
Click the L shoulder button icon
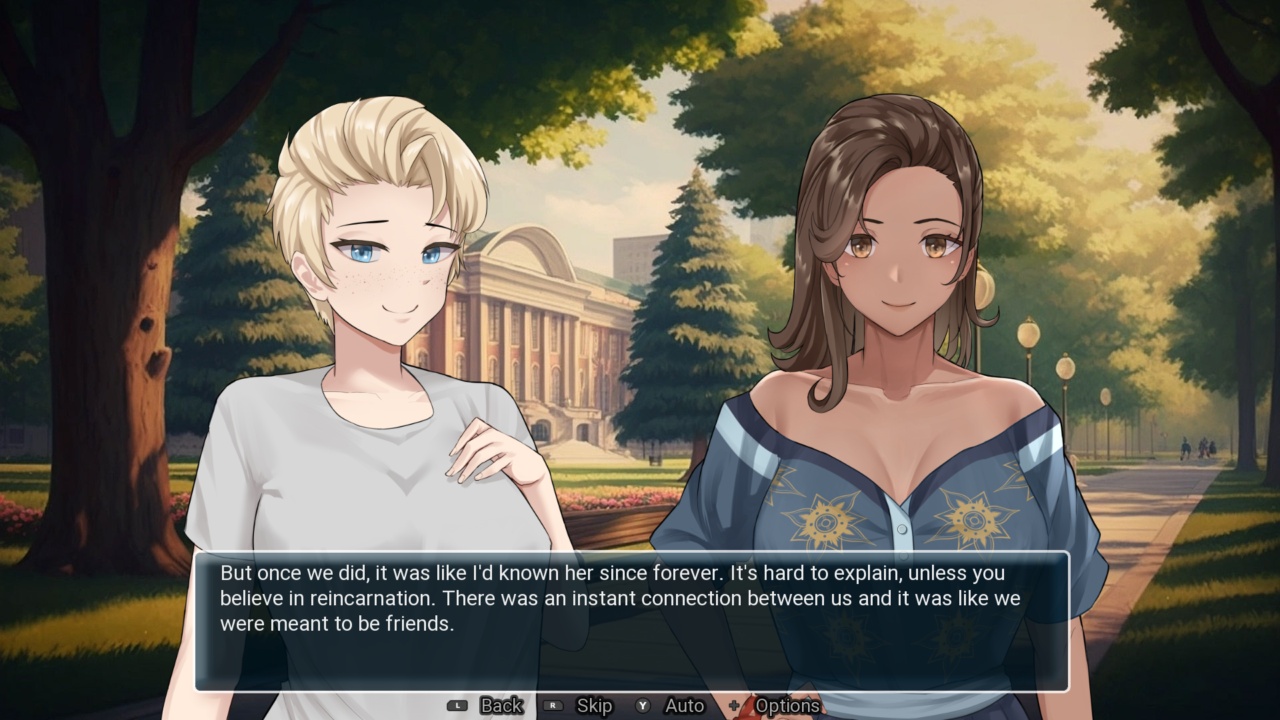pyautogui.click(x=456, y=705)
